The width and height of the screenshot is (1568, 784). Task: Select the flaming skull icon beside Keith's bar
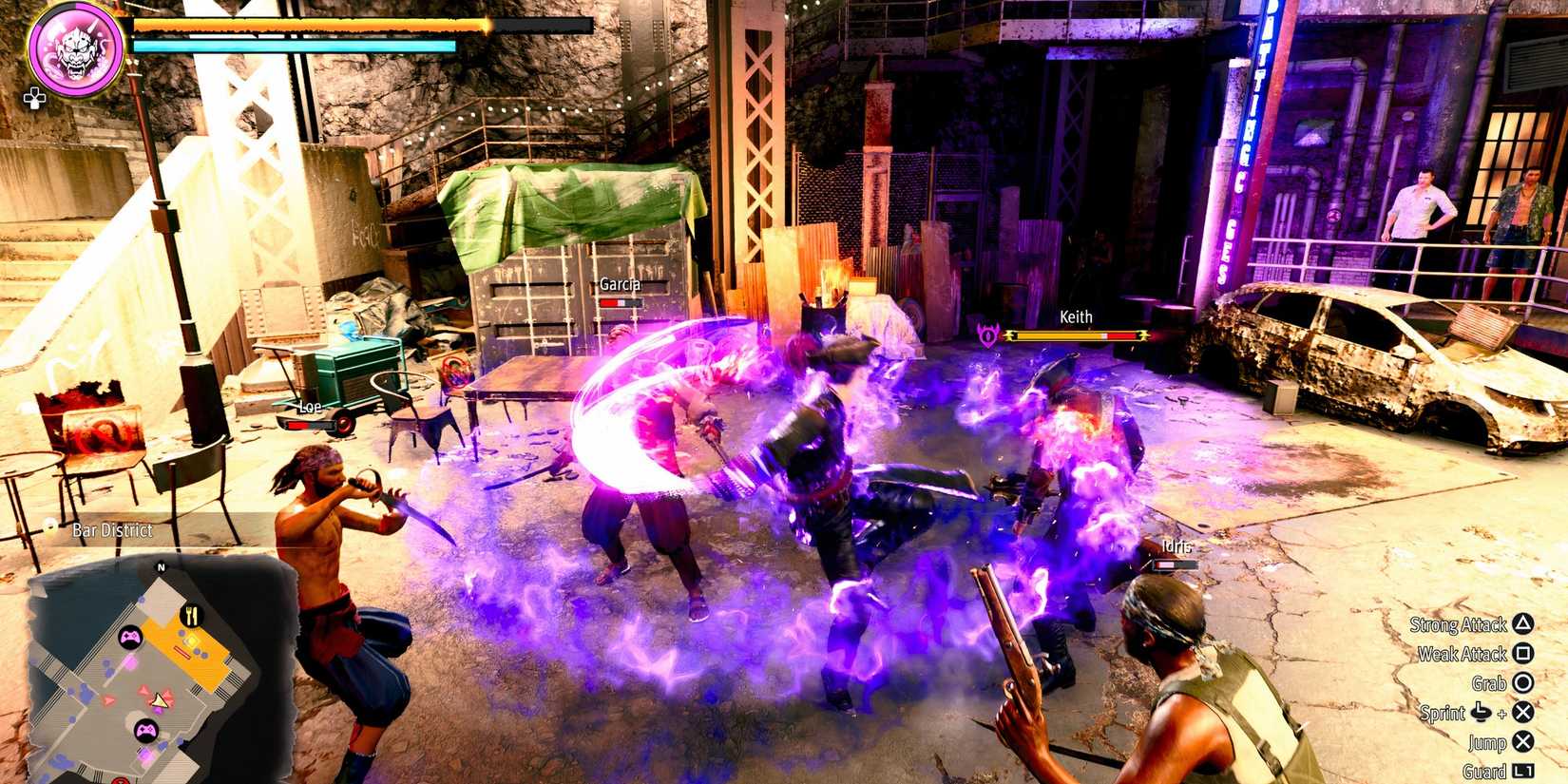pos(988,335)
